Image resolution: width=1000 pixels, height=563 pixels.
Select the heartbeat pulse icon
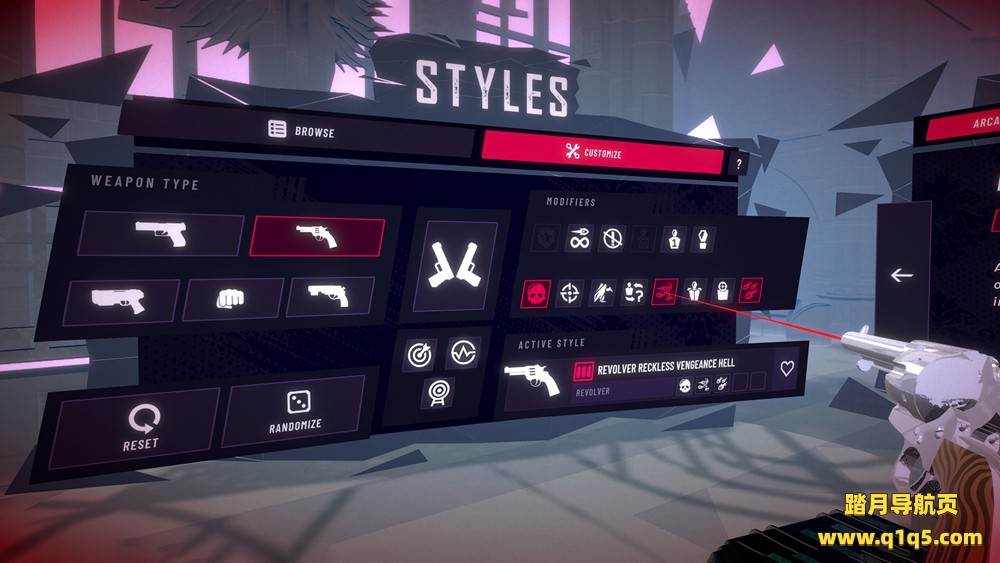pyautogui.click(x=463, y=352)
